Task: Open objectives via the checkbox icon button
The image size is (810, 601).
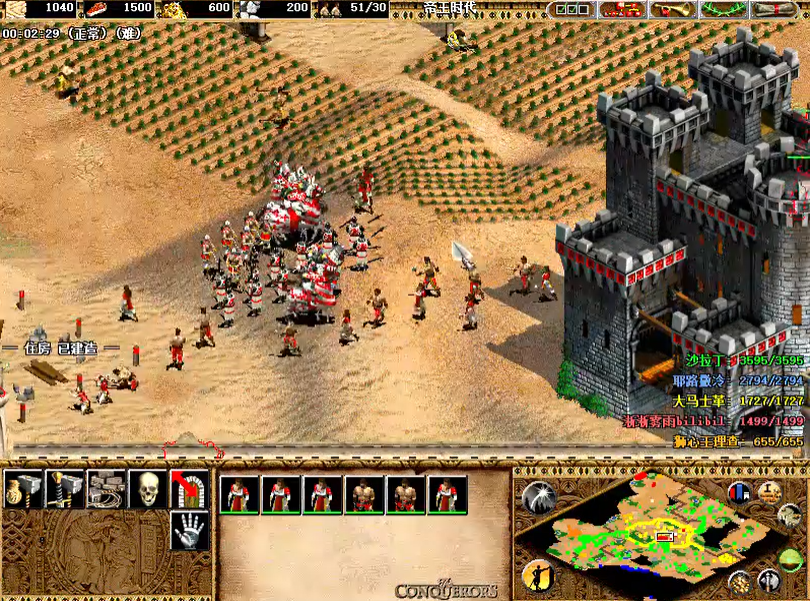Action: click(573, 9)
